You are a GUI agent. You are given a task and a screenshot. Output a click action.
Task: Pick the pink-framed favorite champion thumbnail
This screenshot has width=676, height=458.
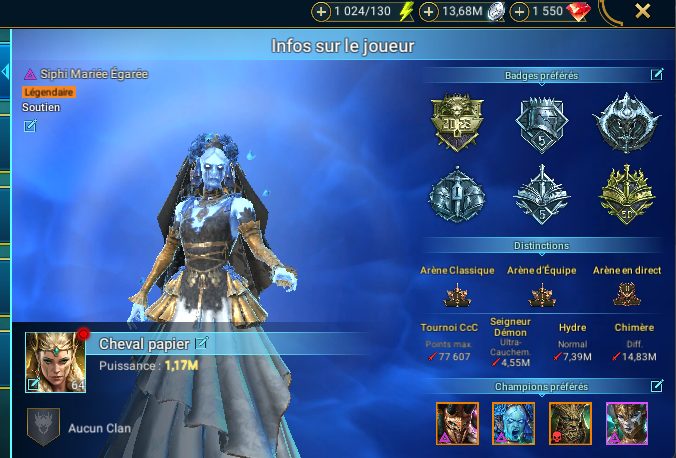[627, 423]
